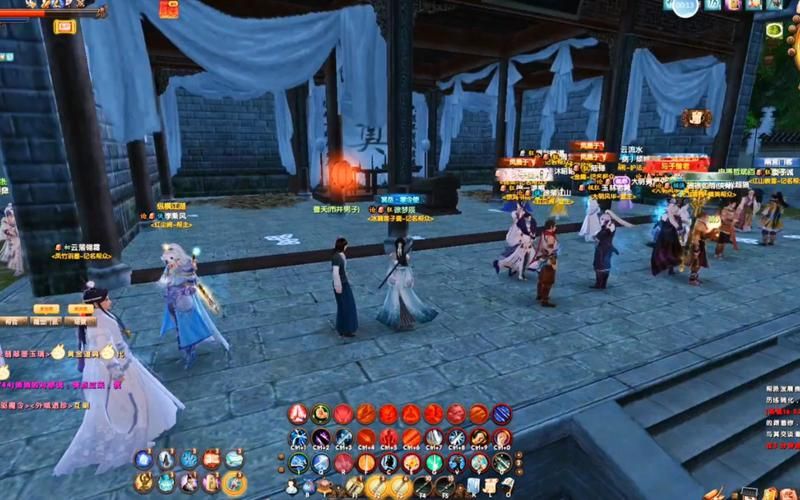Open the round clock timer at top
Image resolution: width=800 pixels, height=500 pixels.
pyautogui.click(x=683, y=8)
